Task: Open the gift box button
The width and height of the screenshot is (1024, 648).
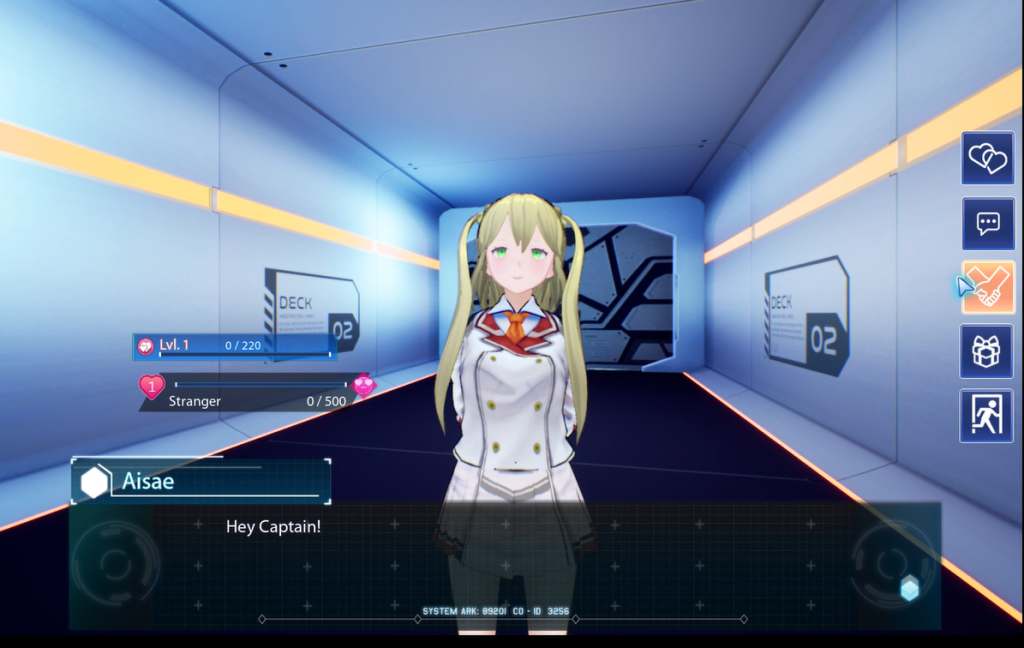Action: (987, 351)
